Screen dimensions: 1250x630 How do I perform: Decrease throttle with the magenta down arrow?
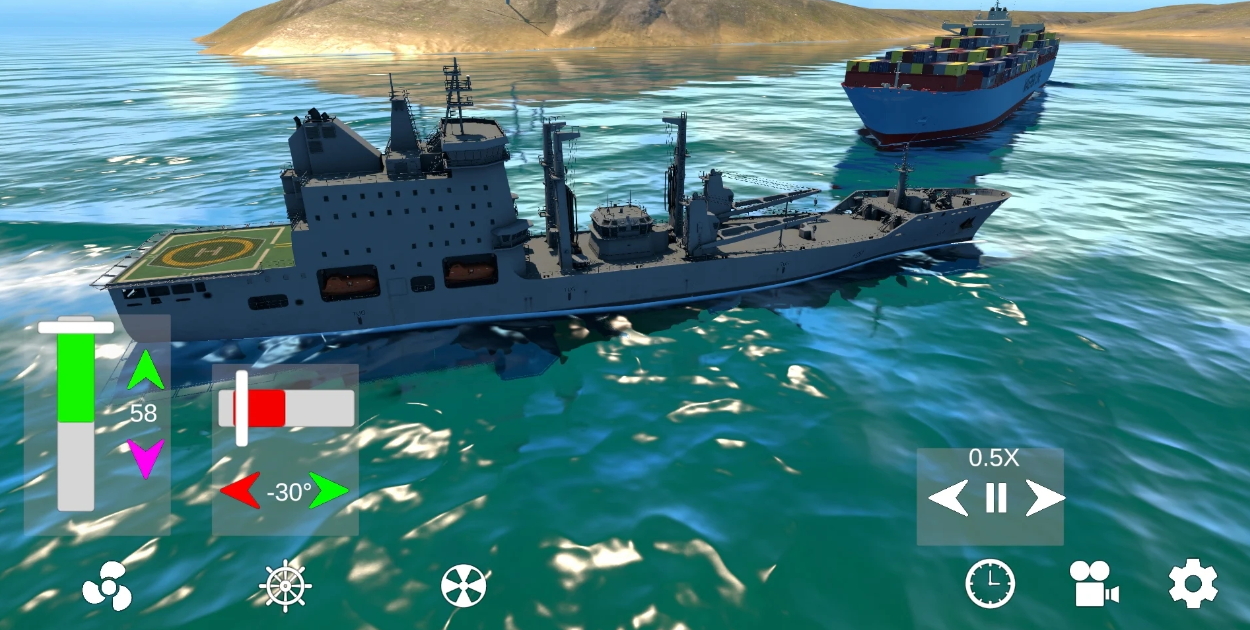pos(145,458)
